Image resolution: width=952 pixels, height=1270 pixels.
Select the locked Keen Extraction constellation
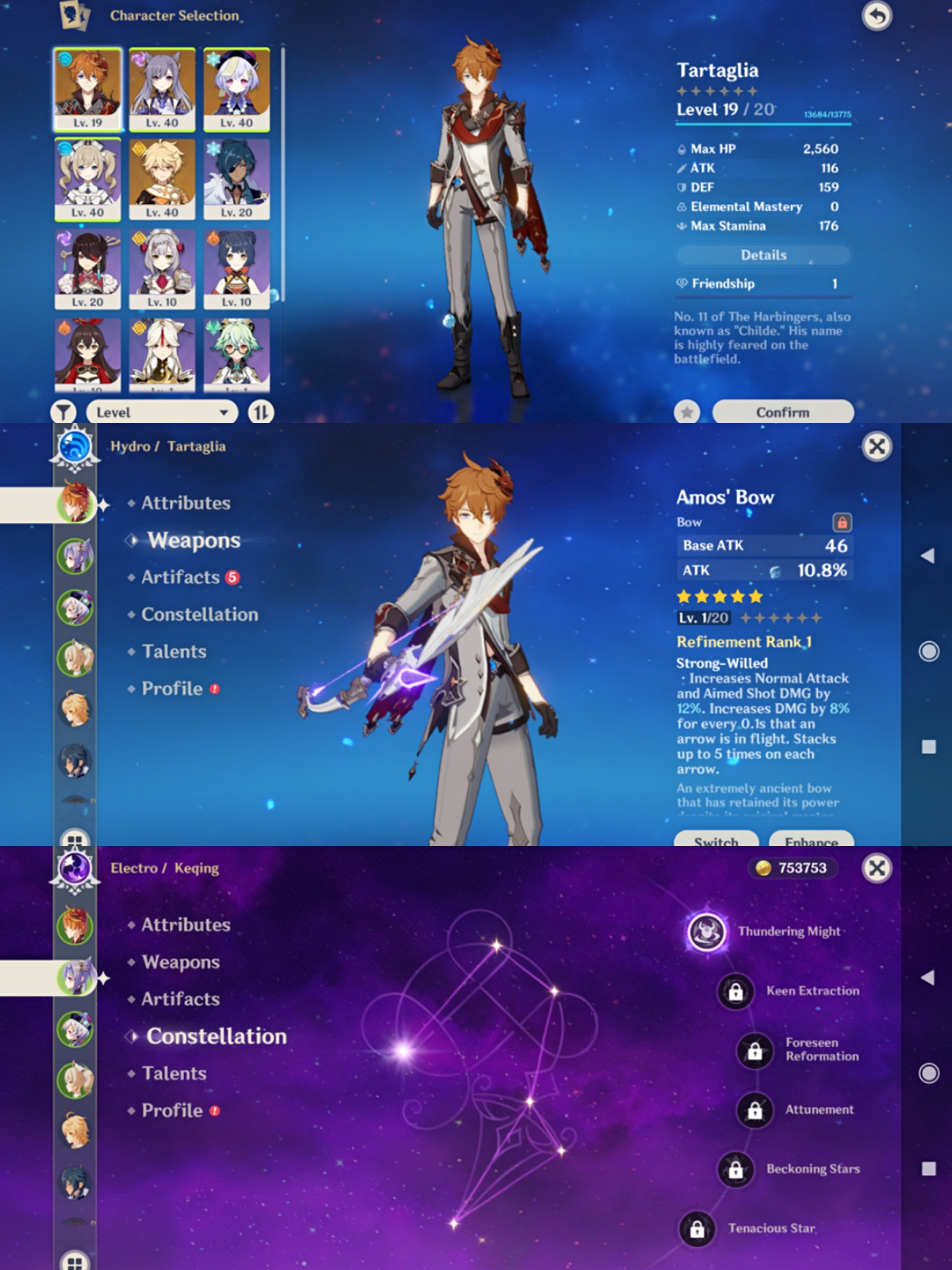(x=736, y=991)
